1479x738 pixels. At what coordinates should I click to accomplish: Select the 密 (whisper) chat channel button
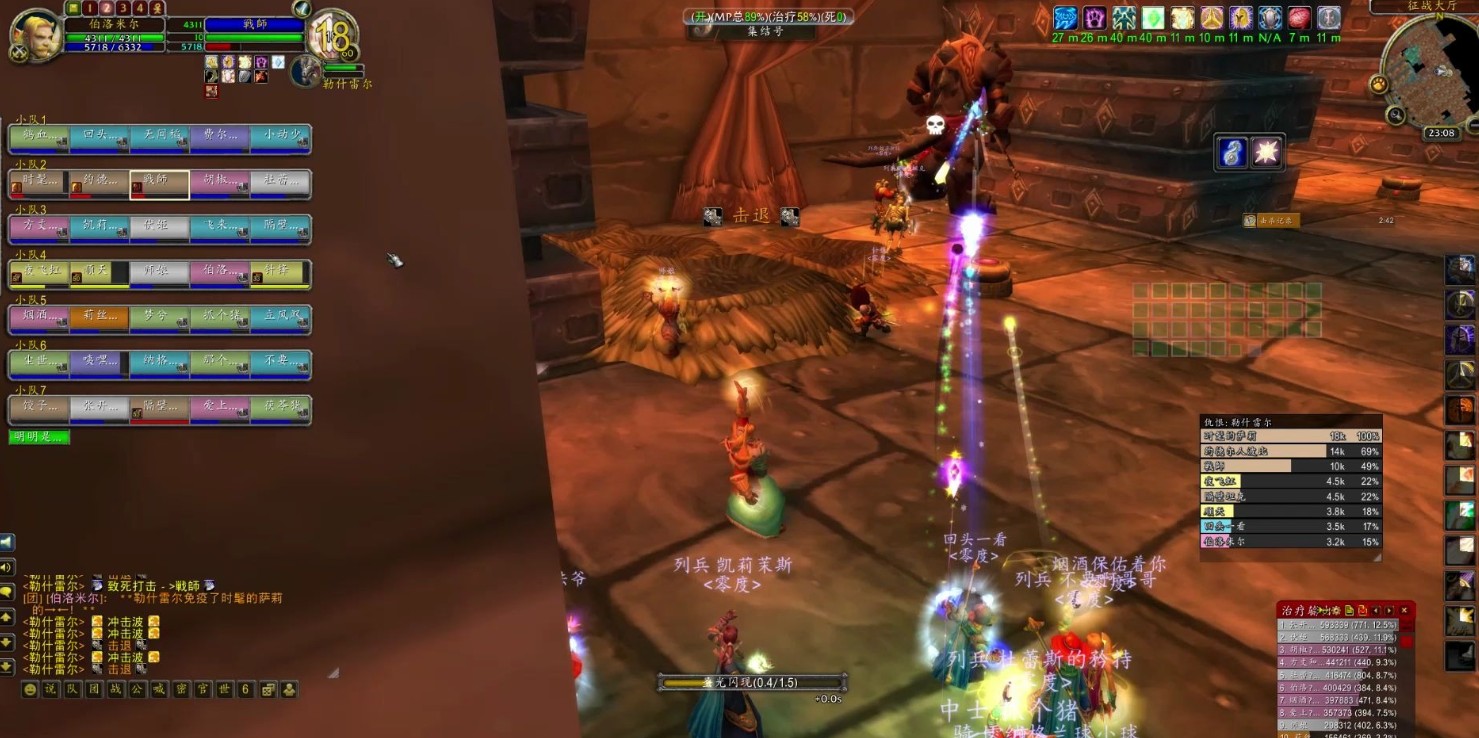coord(181,689)
